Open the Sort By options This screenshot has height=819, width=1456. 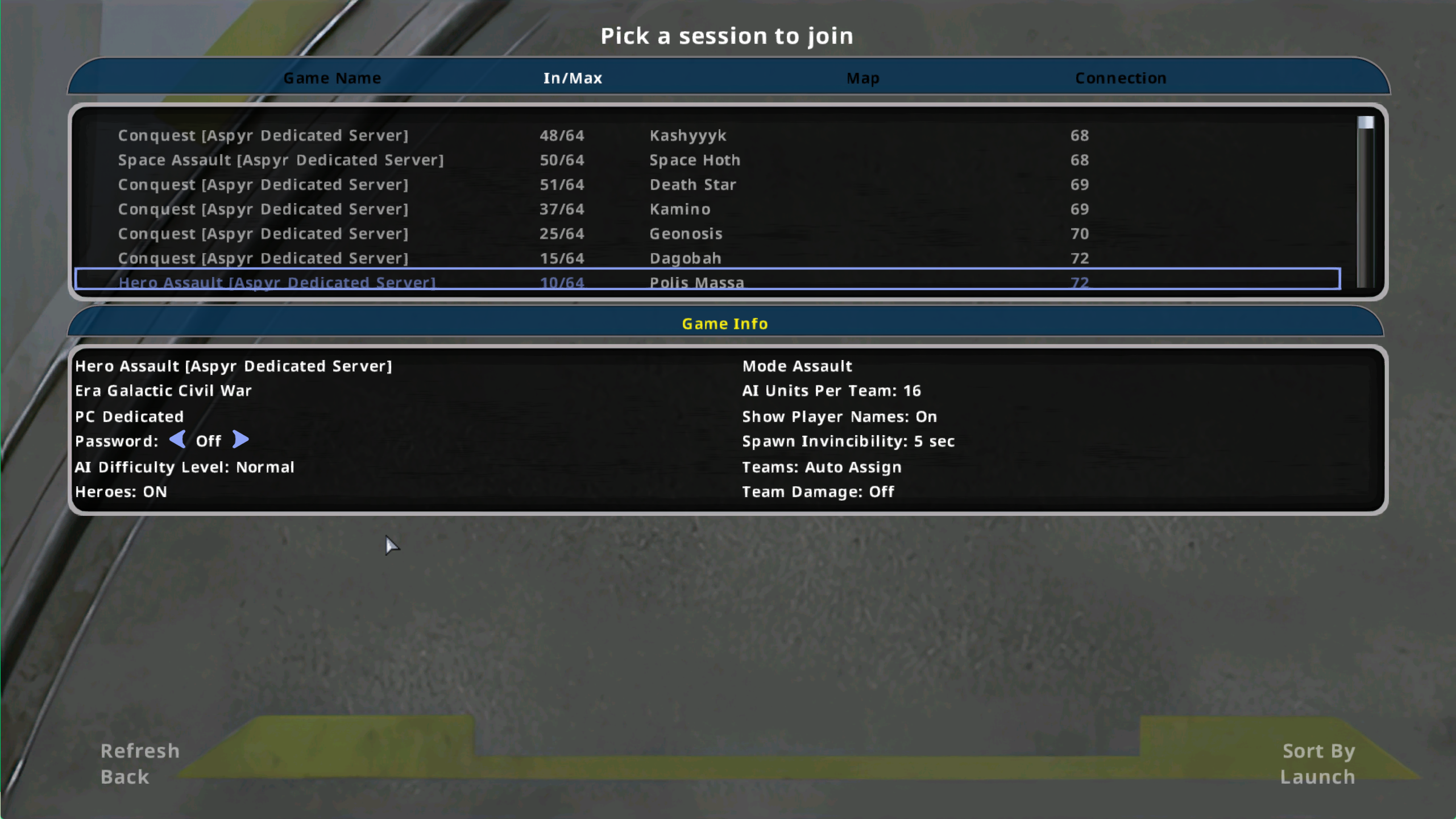(1318, 751)
